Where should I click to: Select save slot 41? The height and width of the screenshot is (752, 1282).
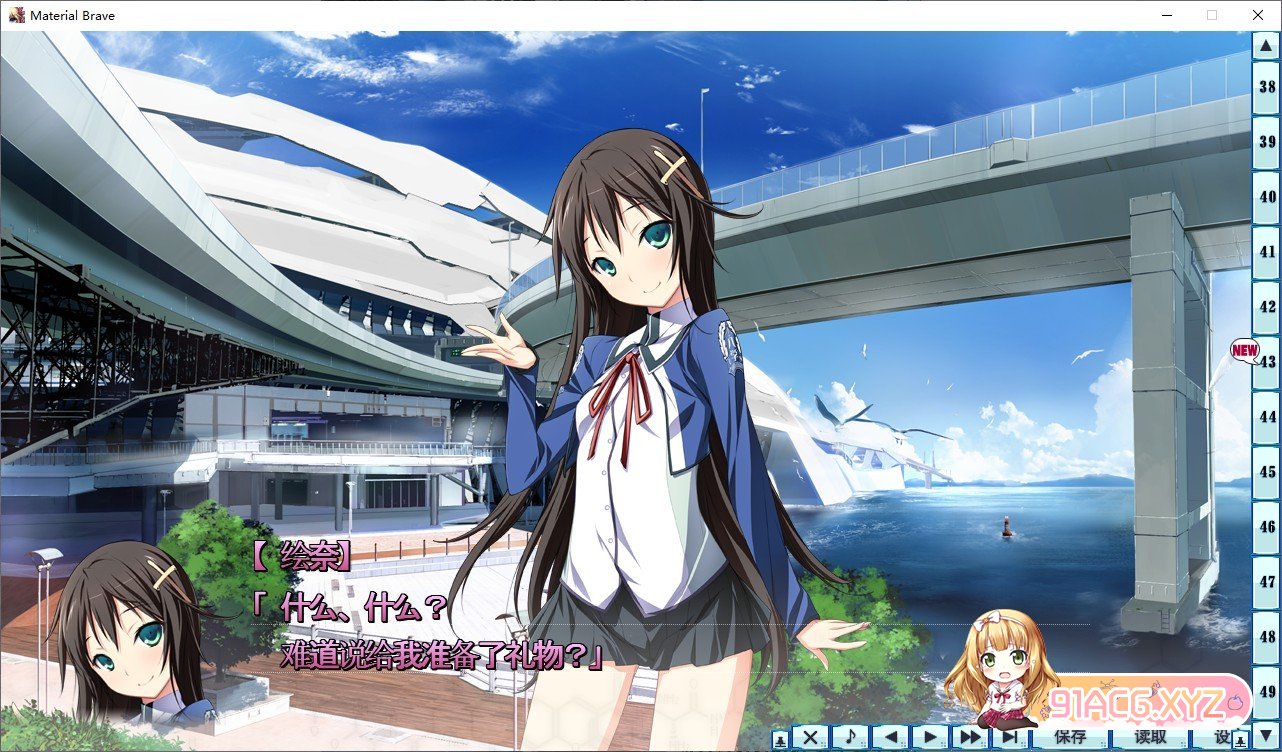pyautogui.click(x=1267, y=252)
